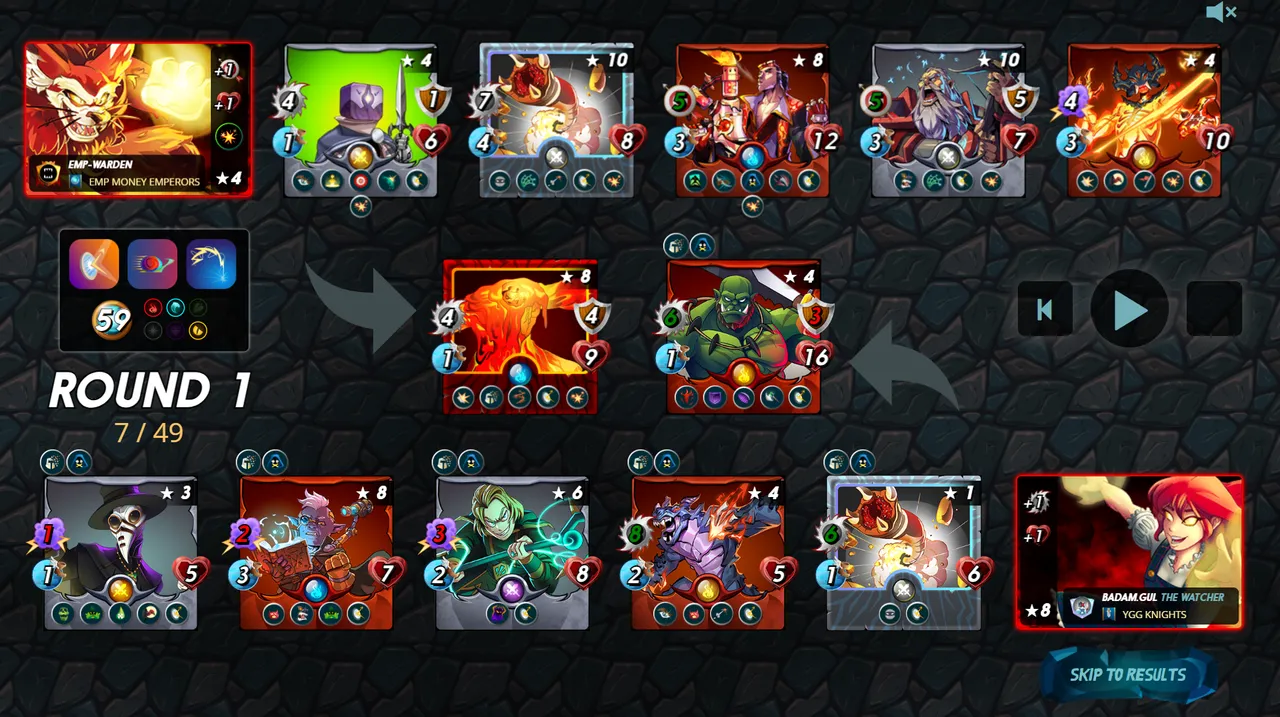1280x717 pixels.
Task: Show the deflected arrow shield ruleset icon
Action: (x=94, y=264)
